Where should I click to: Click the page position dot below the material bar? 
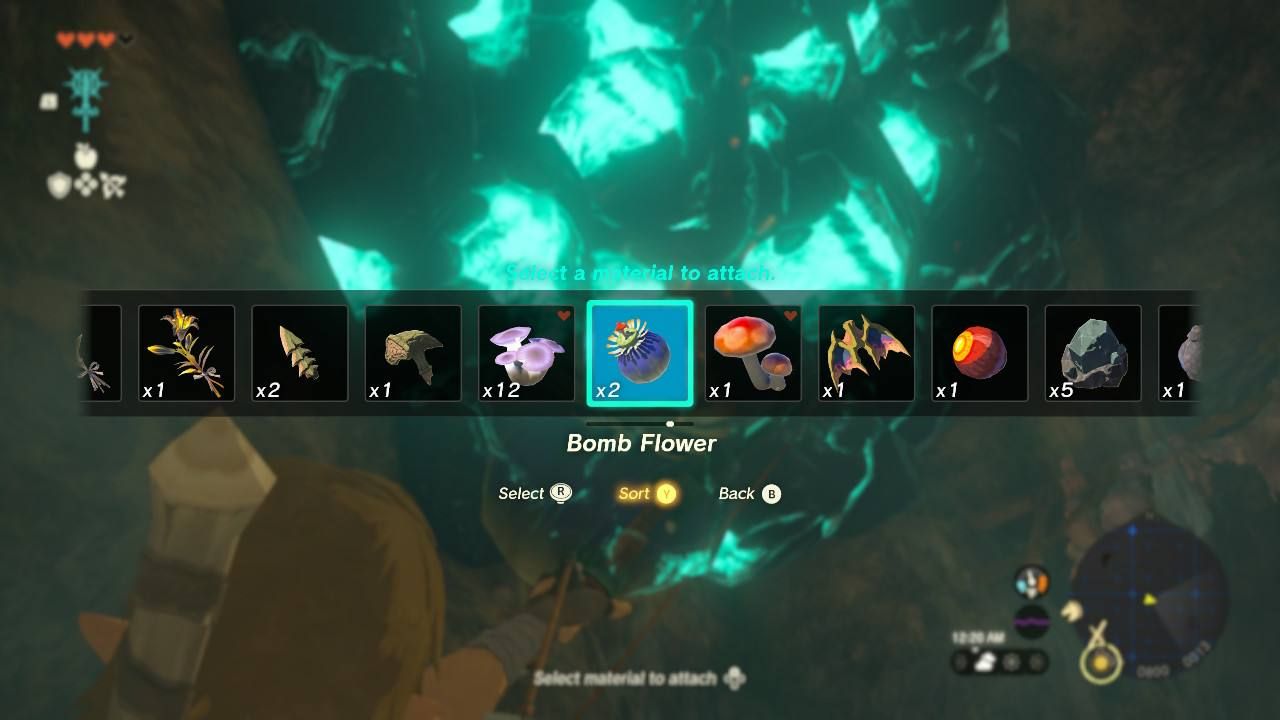point(670,423)
